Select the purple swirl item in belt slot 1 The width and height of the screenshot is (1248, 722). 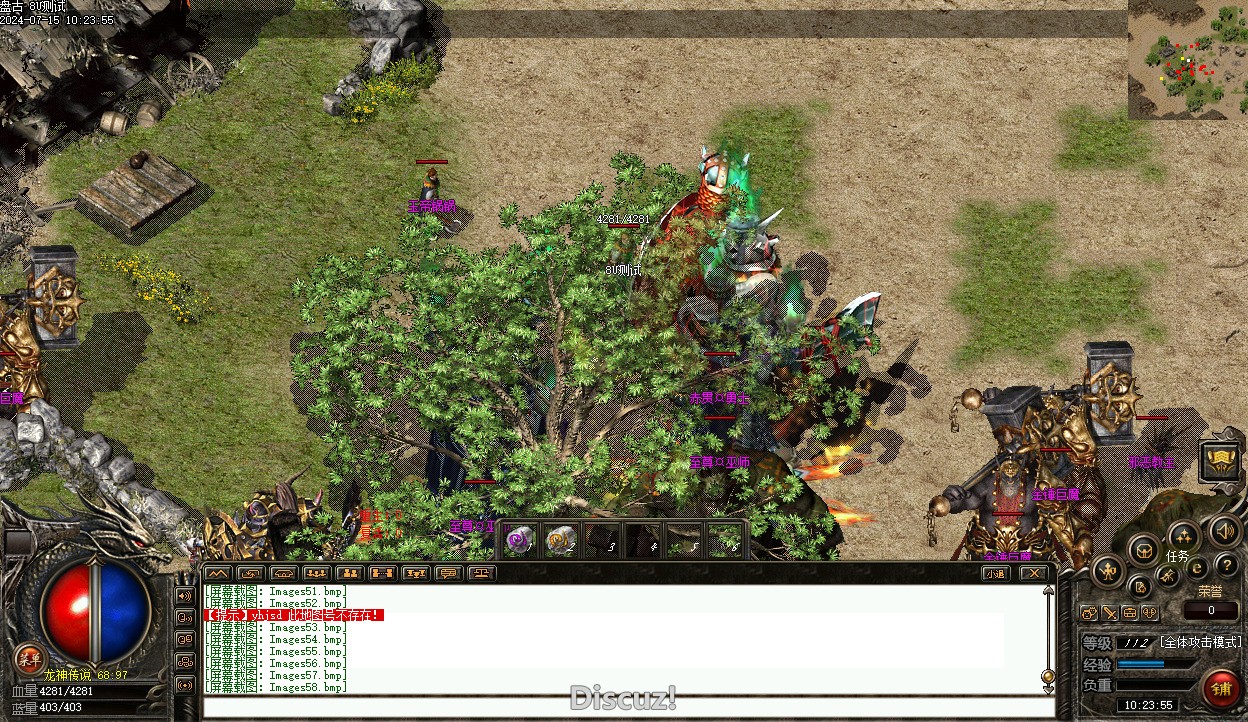[519, 540]
